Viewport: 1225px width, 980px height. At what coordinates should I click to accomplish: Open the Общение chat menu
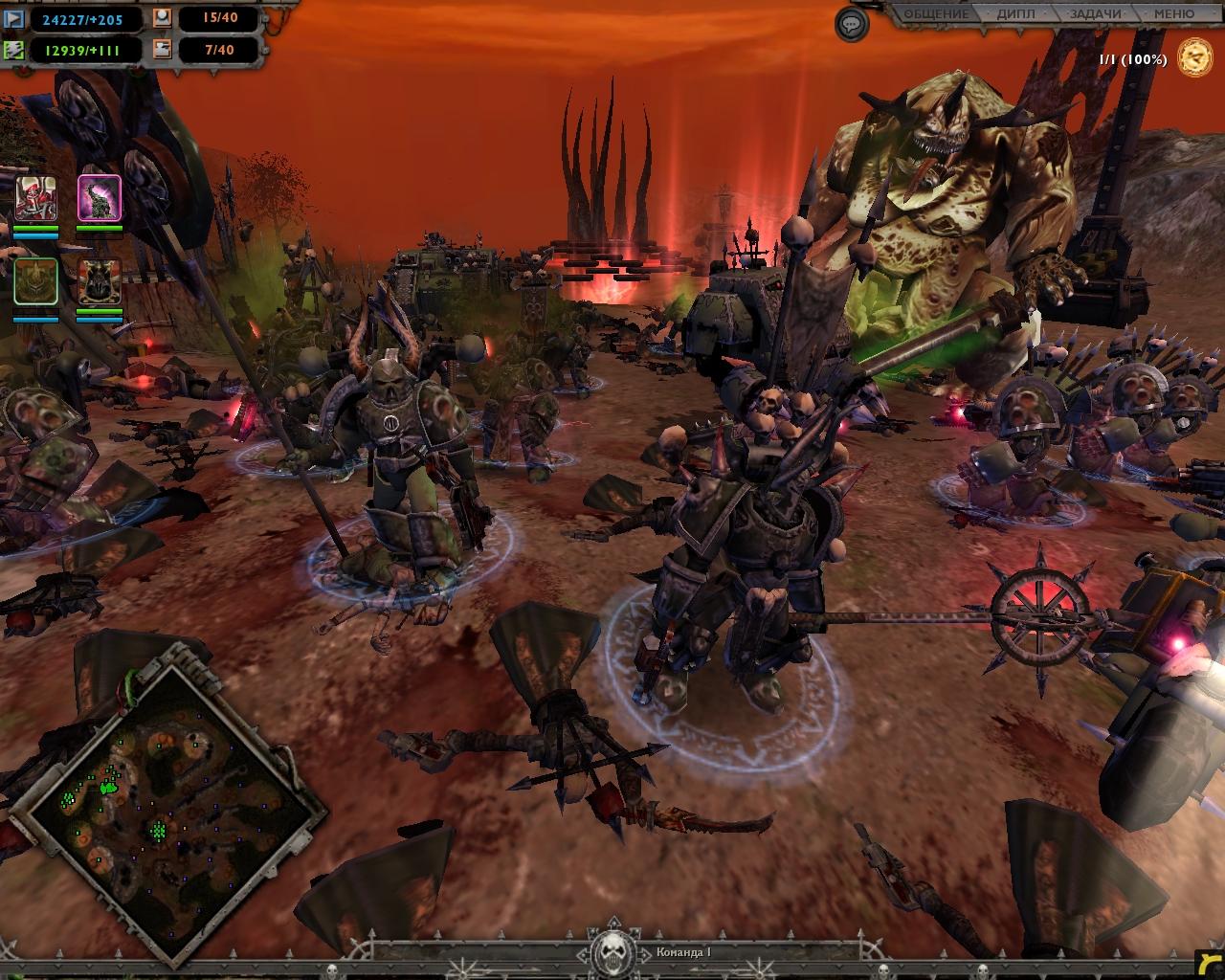point(936,14)
